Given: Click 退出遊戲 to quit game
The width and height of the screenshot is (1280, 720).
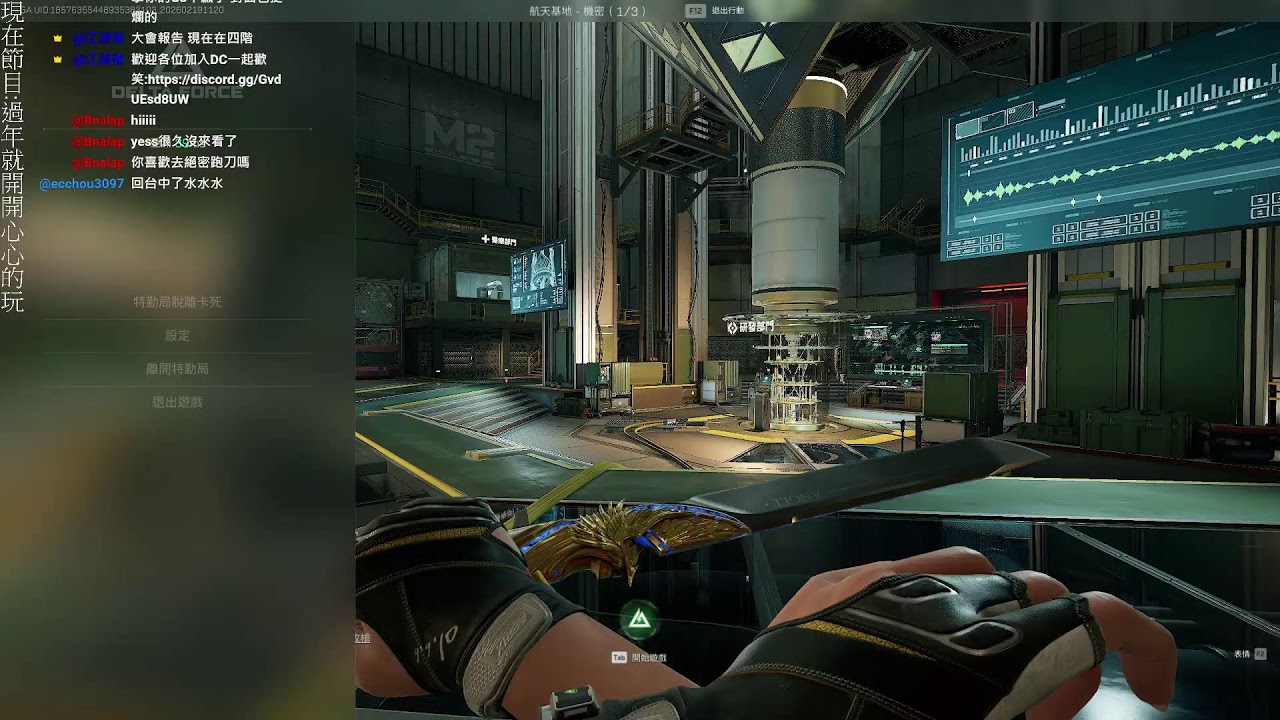Looking at the screenshot, I should click(x=177, y=402).
